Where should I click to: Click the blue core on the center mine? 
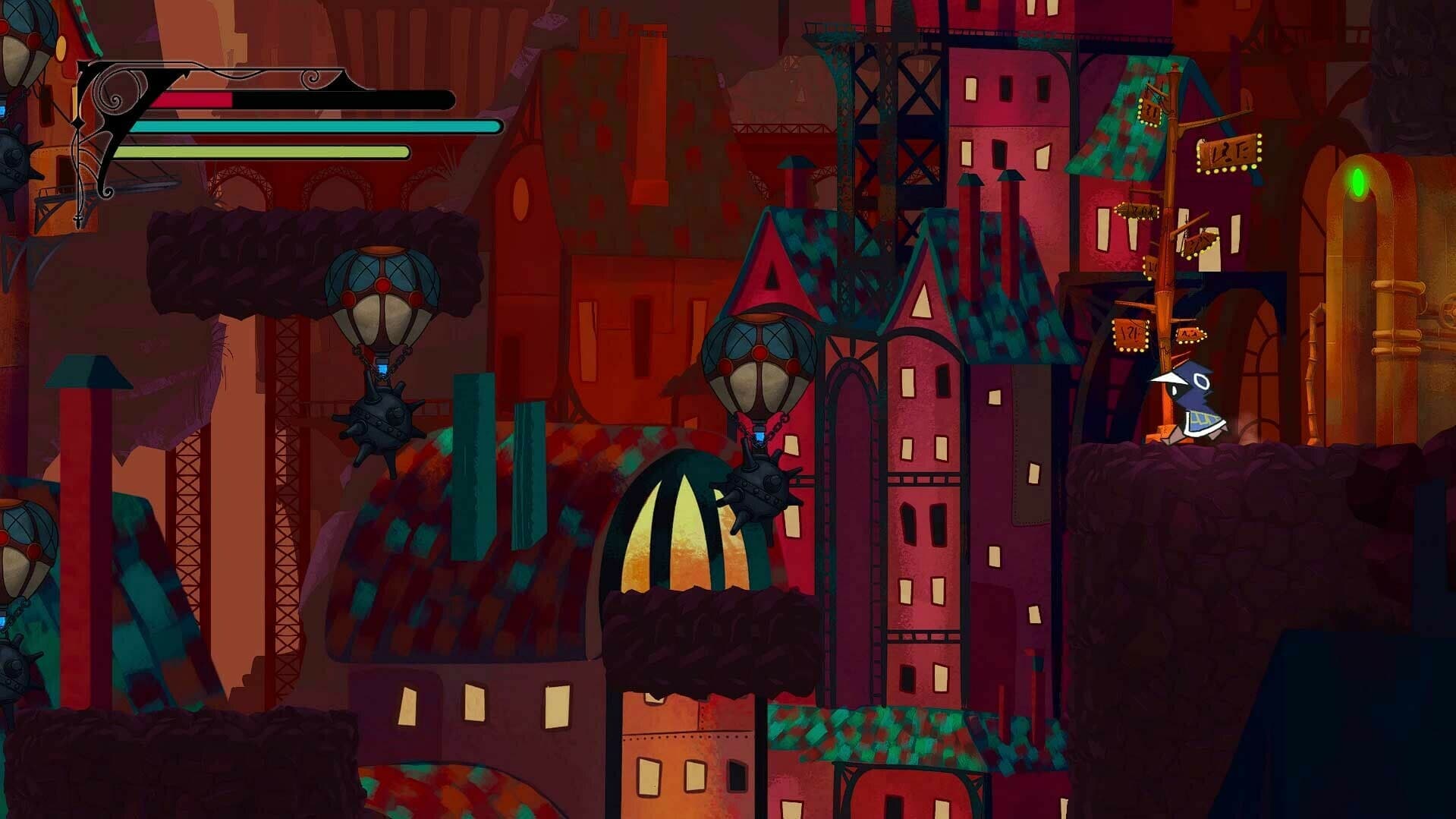759,438
